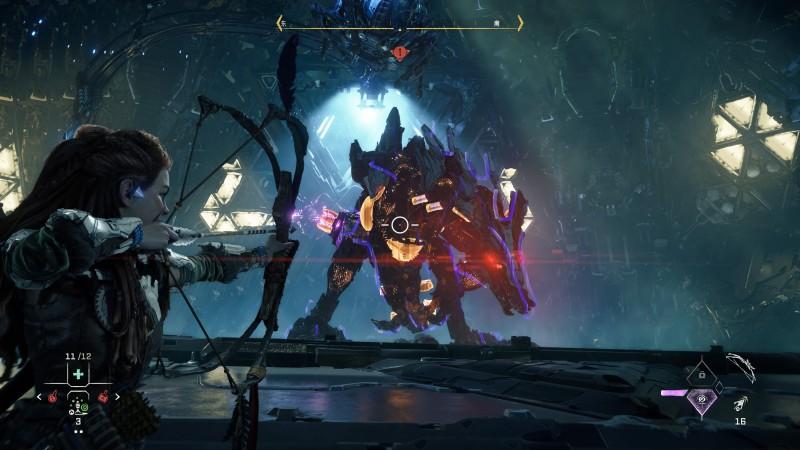Viewport: 800px width, 450px height.
Task: Click the equipped bow icon
Action: coord(743,366)
